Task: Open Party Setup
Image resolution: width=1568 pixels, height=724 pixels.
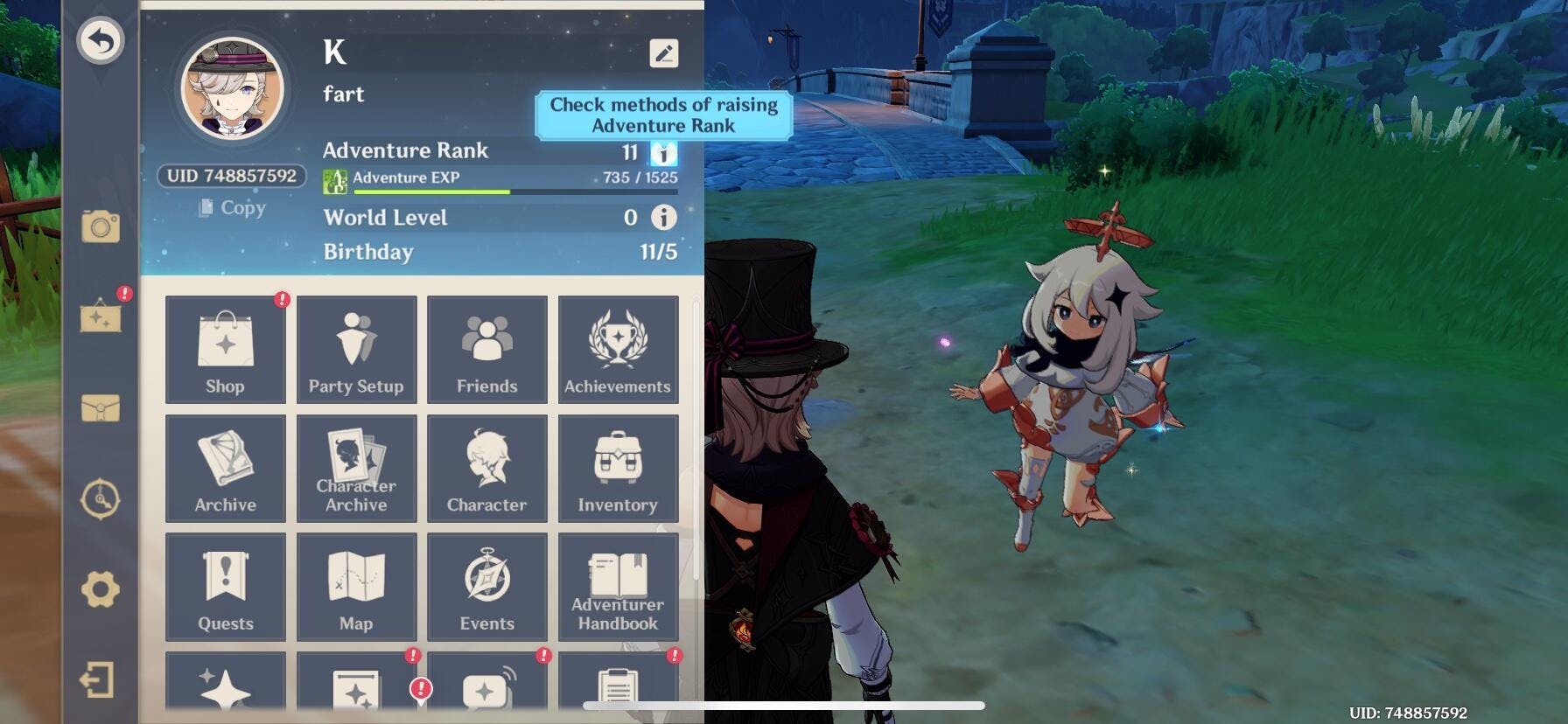Action: point(356,349)
